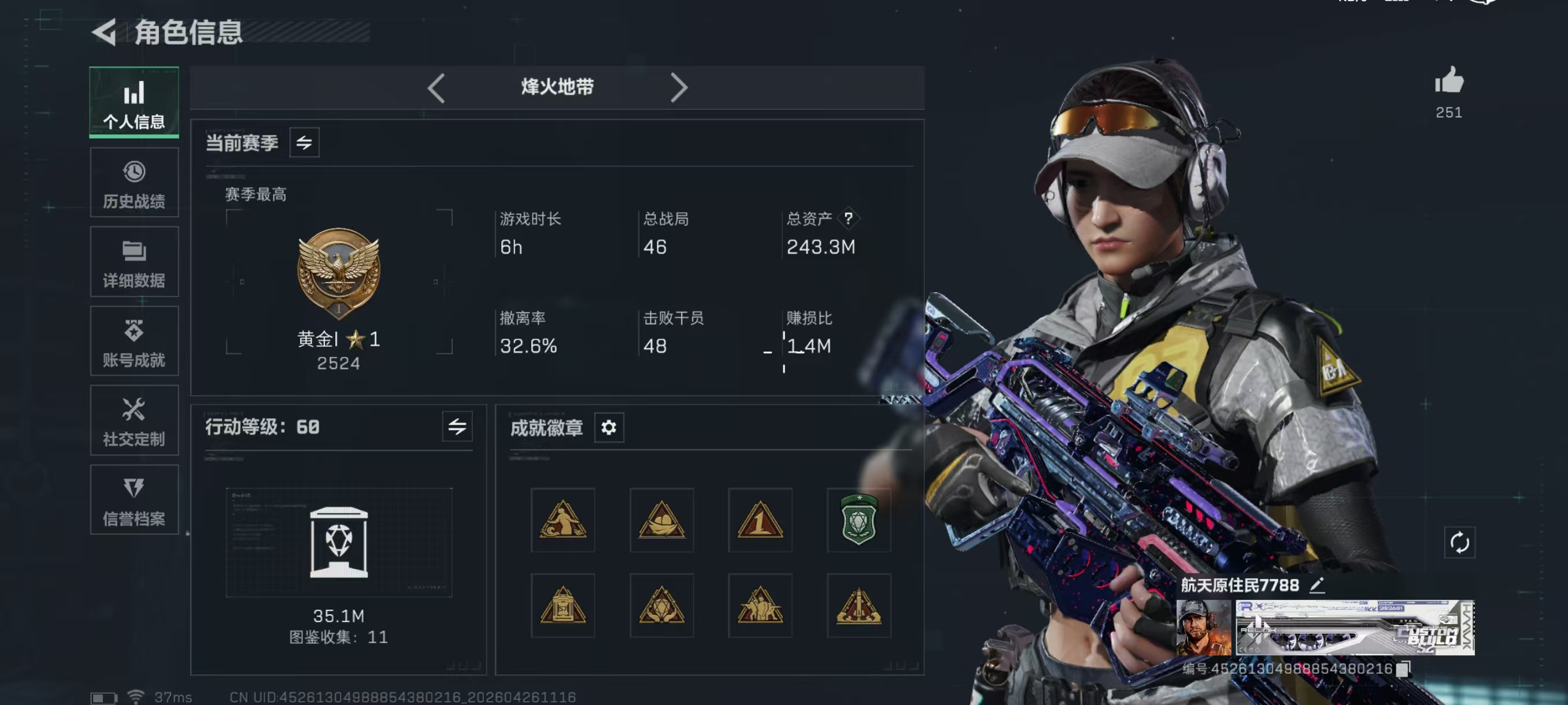Go back from the 角色信息 screen
Image resolution: width=1568 pixels, height=705 pixels.
pyautogui.click(x=105, y=32)
